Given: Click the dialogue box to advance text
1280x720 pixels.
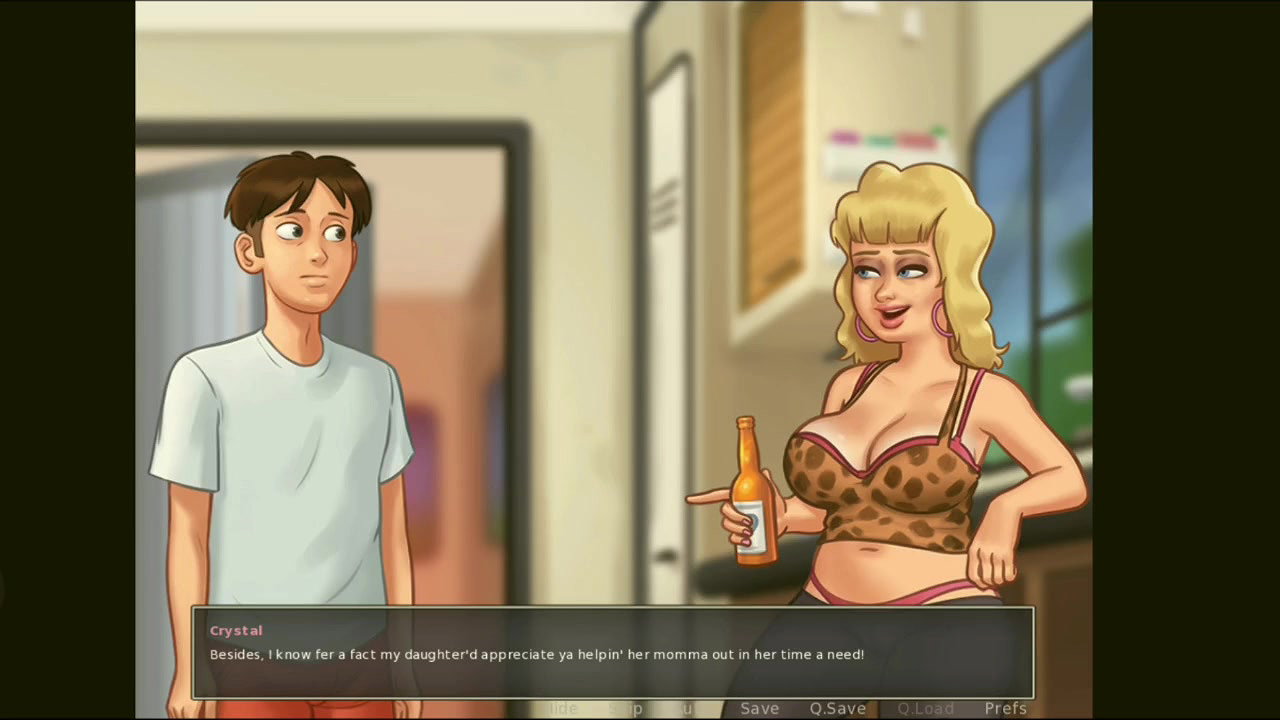Looking at the screenshot, I should point(614,655).
